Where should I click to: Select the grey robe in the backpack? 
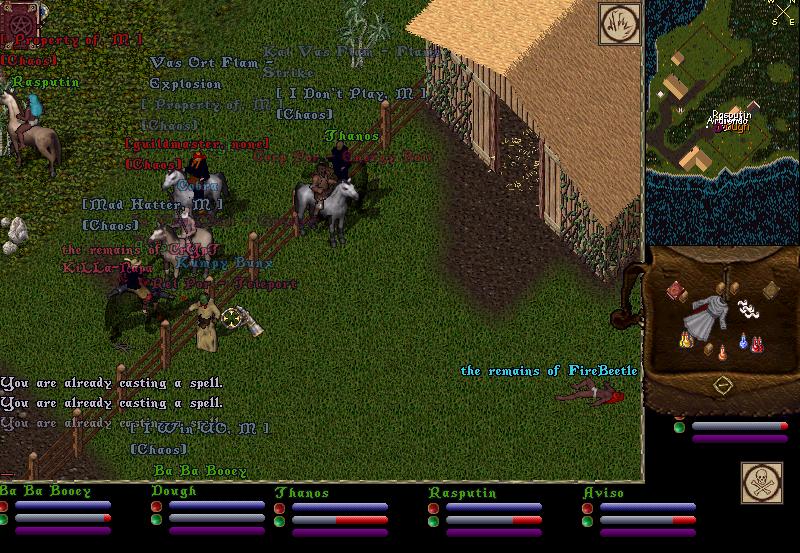pyautogui.click(x=707, y=317)
